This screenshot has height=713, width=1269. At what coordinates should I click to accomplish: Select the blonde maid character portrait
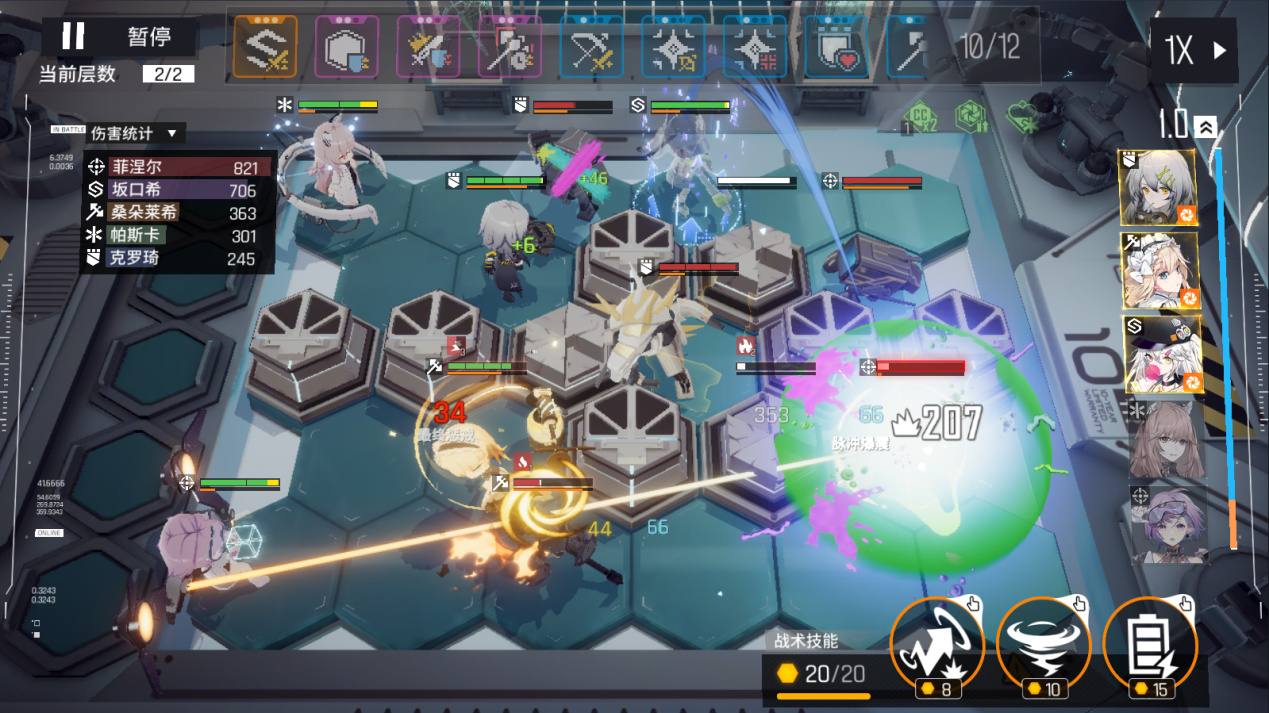pyautogui.click(x=1158, y=270)
